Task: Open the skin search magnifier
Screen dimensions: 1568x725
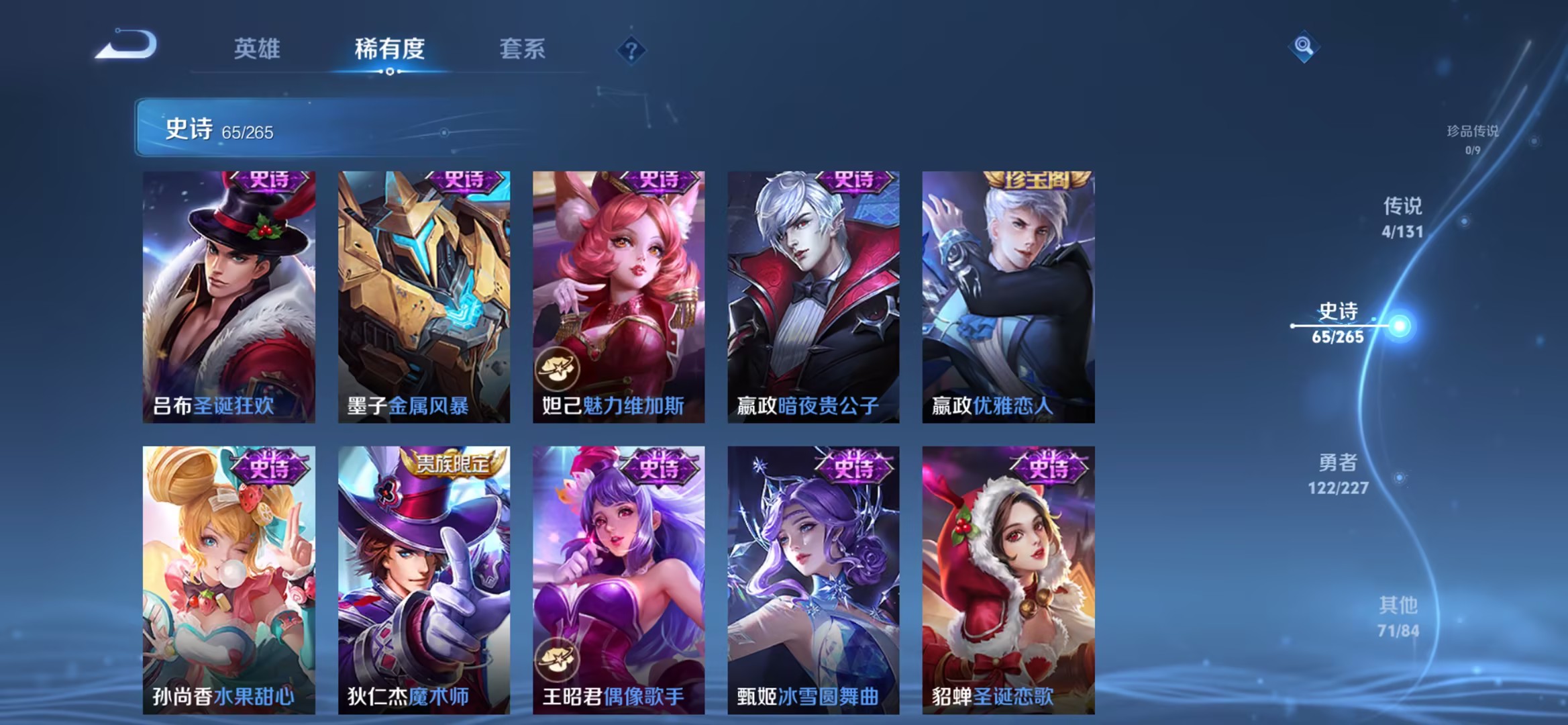Action: tap(1304, 46)
